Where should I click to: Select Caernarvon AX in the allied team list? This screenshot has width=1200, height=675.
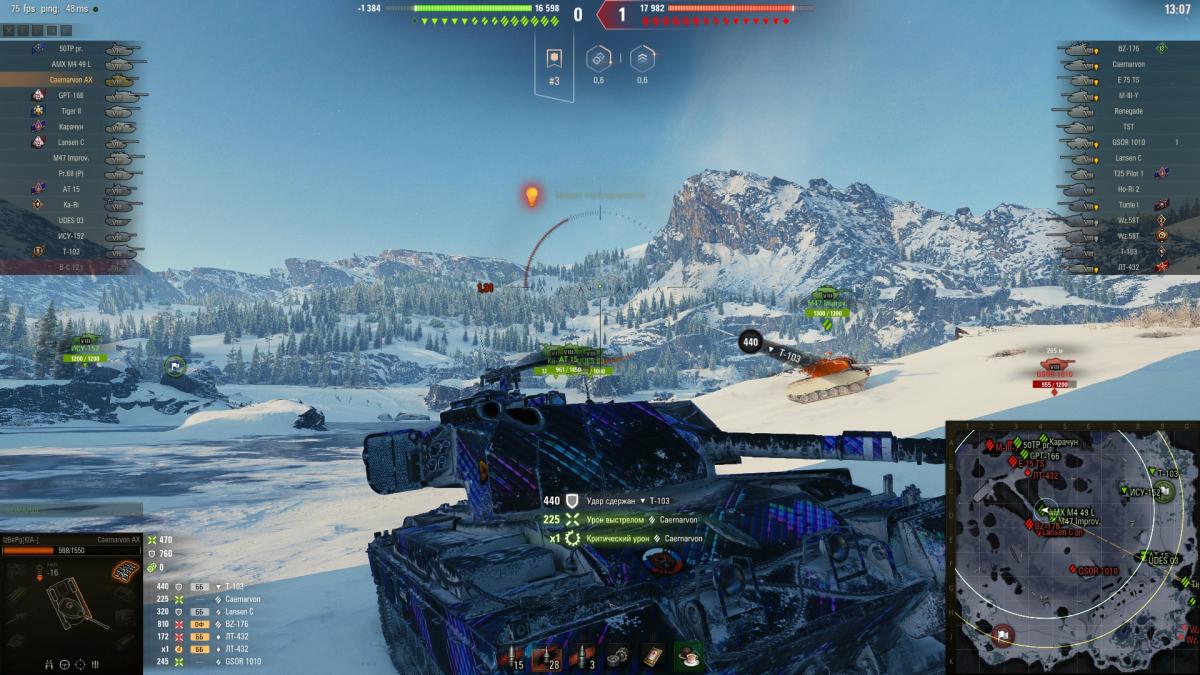click(72, 79)
